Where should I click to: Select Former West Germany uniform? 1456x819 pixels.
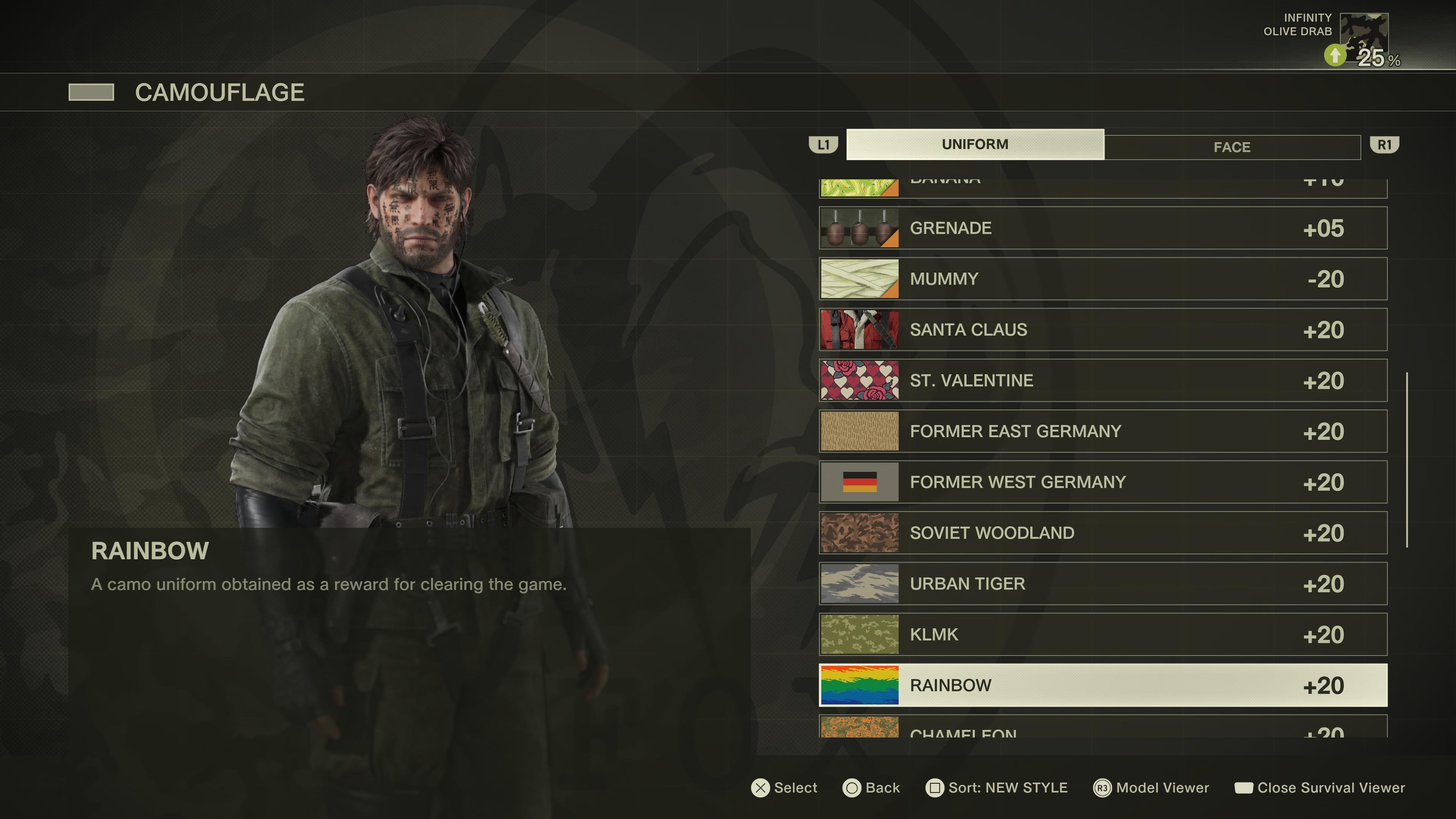point(1102,482)
